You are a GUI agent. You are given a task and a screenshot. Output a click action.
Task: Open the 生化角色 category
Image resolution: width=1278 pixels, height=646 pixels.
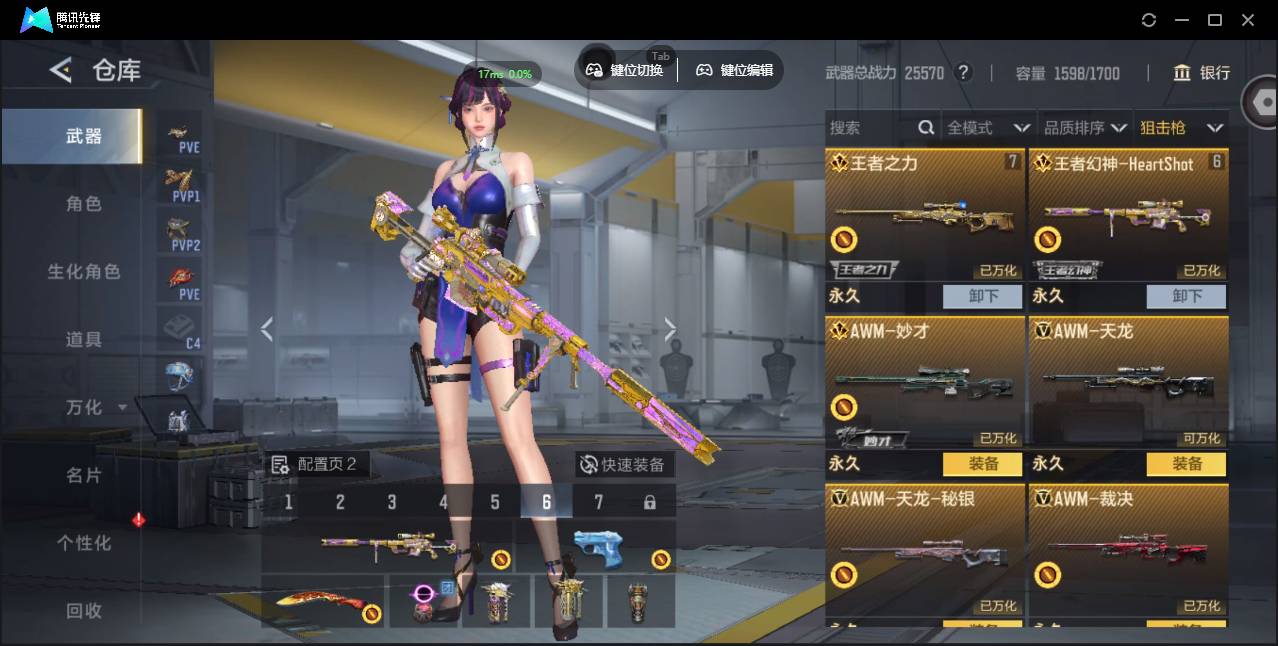[x=84, y=272]
